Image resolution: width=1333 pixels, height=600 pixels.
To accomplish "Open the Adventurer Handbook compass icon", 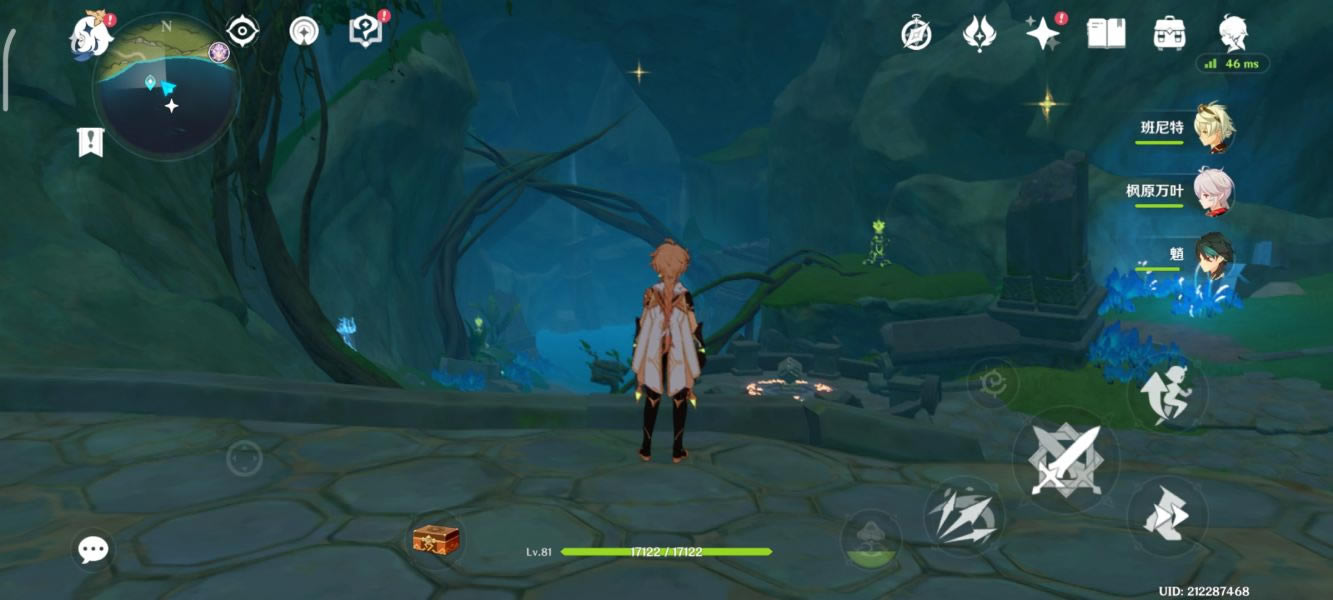I will pyautogui.click(x=916, y=35).
